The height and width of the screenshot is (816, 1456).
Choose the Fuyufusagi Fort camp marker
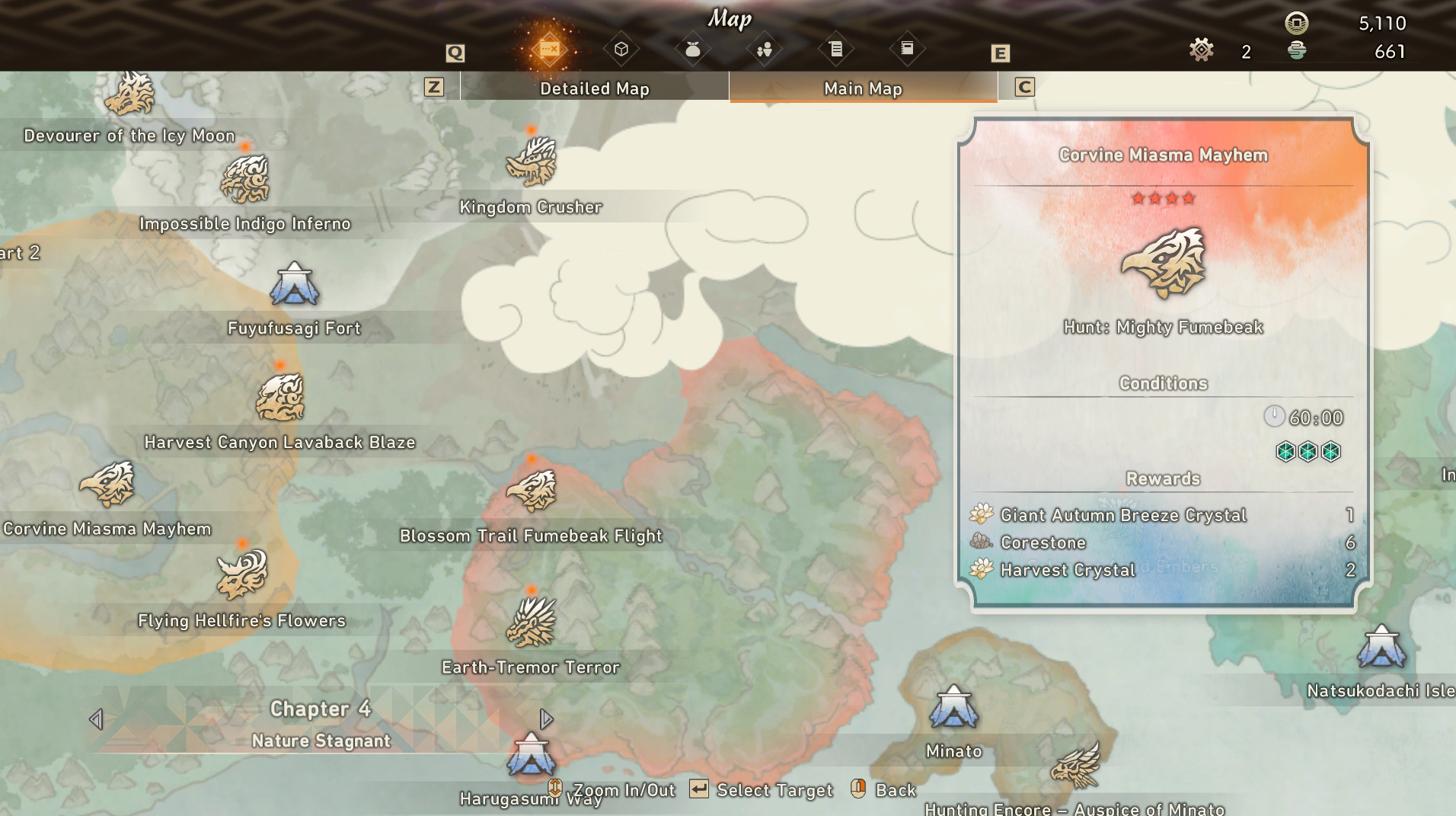[294, 285]
